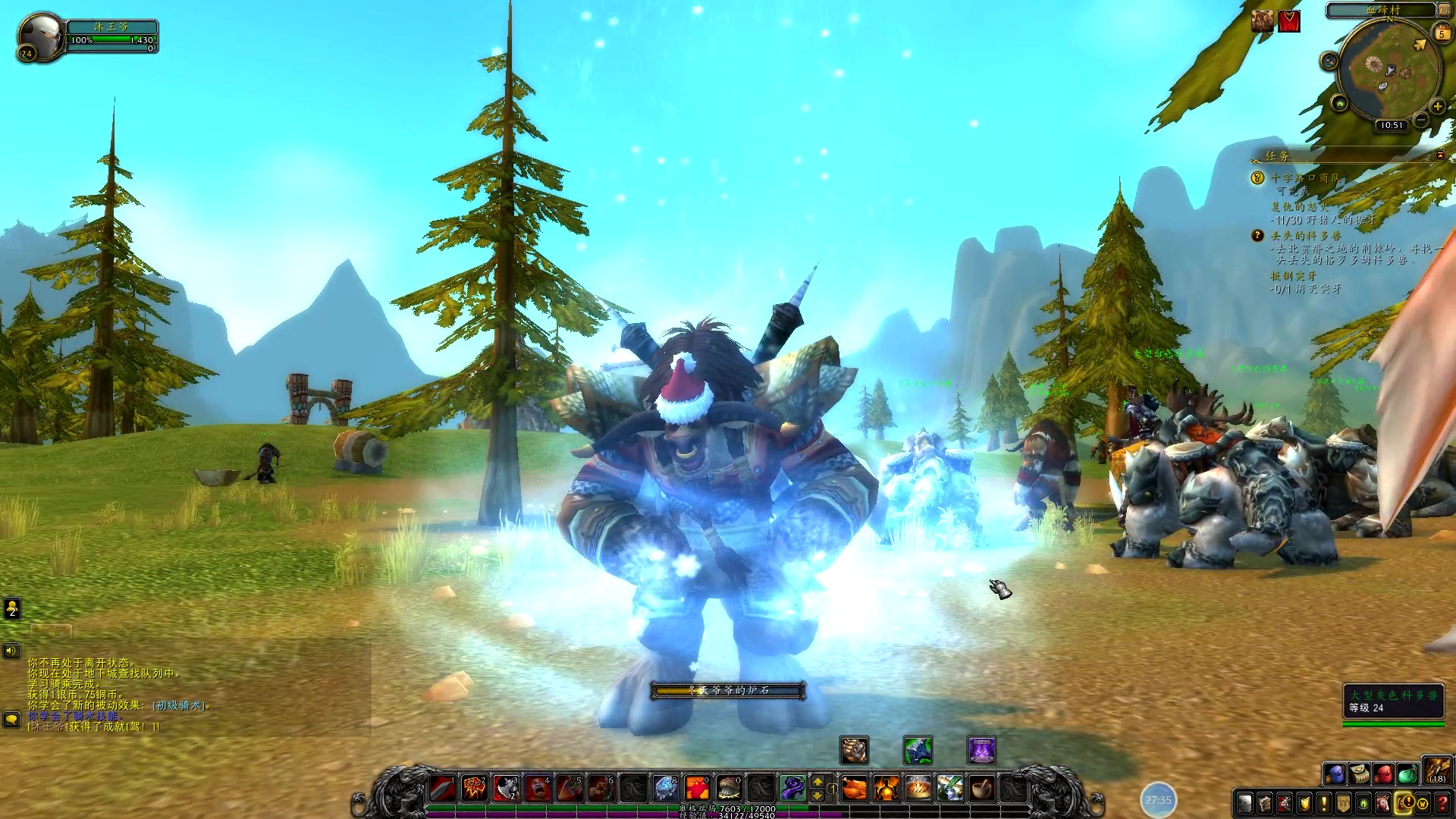
Task: Zoom out the minimap with minus button
Action: pyautogui.click(x=1421, y=121)
